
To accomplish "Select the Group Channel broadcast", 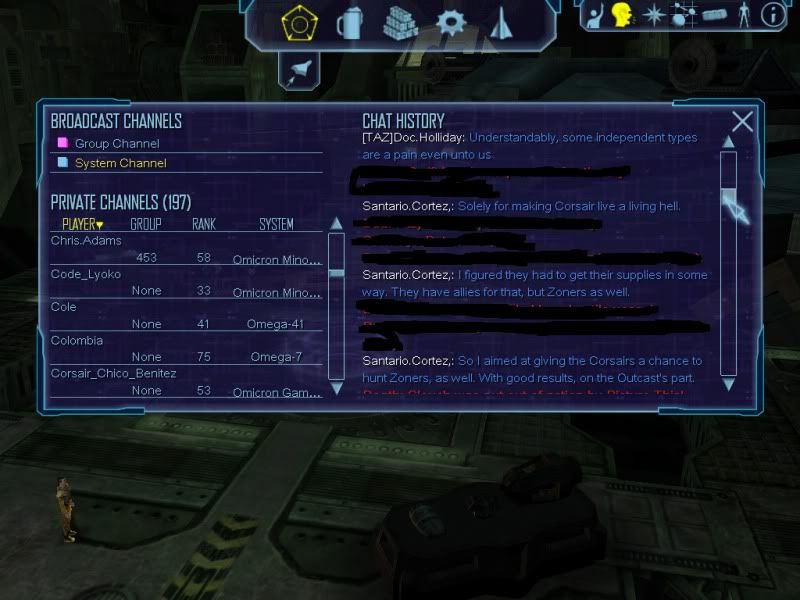I will tap(116, 143).
